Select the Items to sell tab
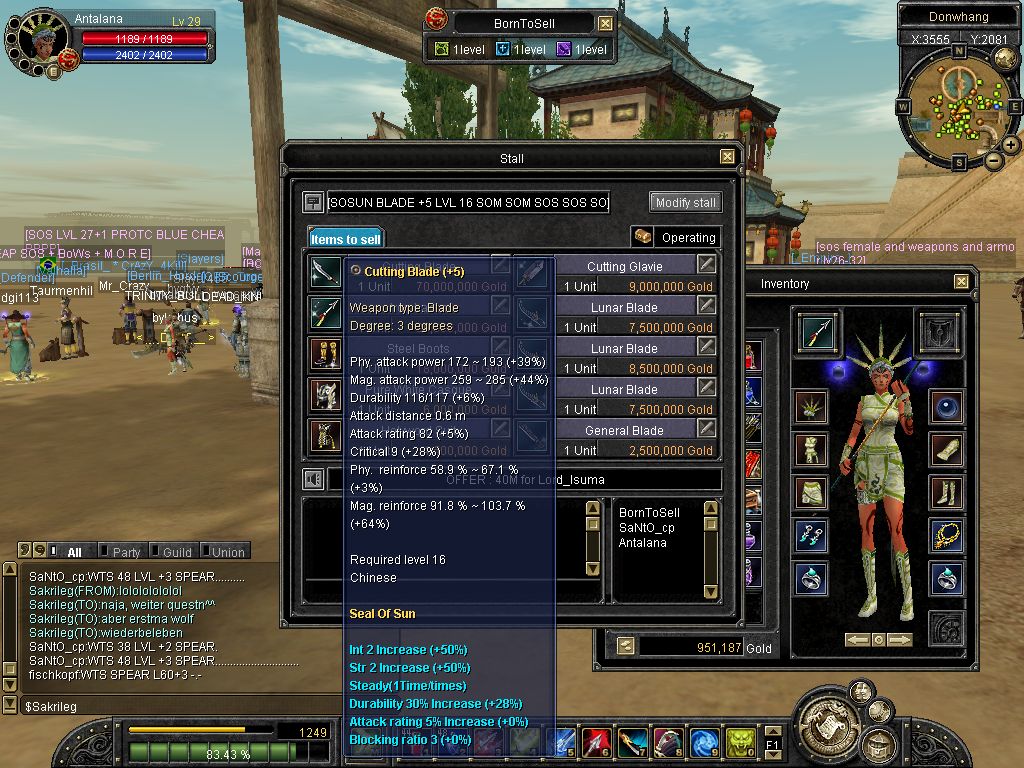1024x768 pixels. (345, 239)
